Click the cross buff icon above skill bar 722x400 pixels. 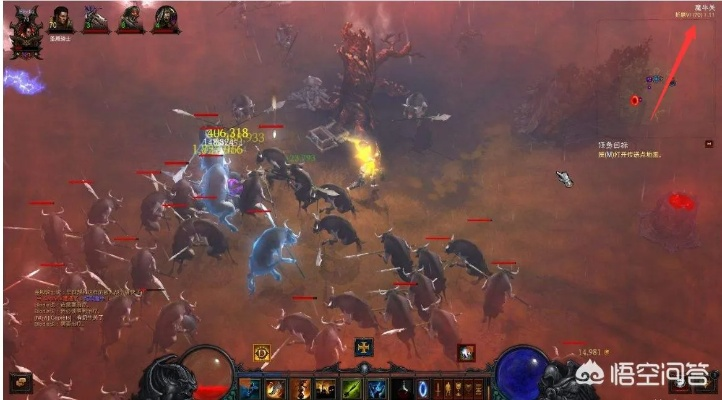[x=364, y=348]
